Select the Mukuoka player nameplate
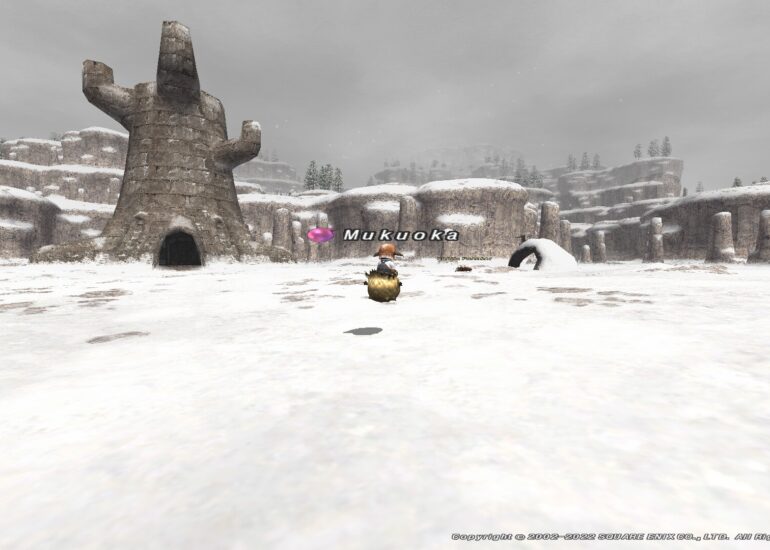The image size is (770, 550). 400,235
